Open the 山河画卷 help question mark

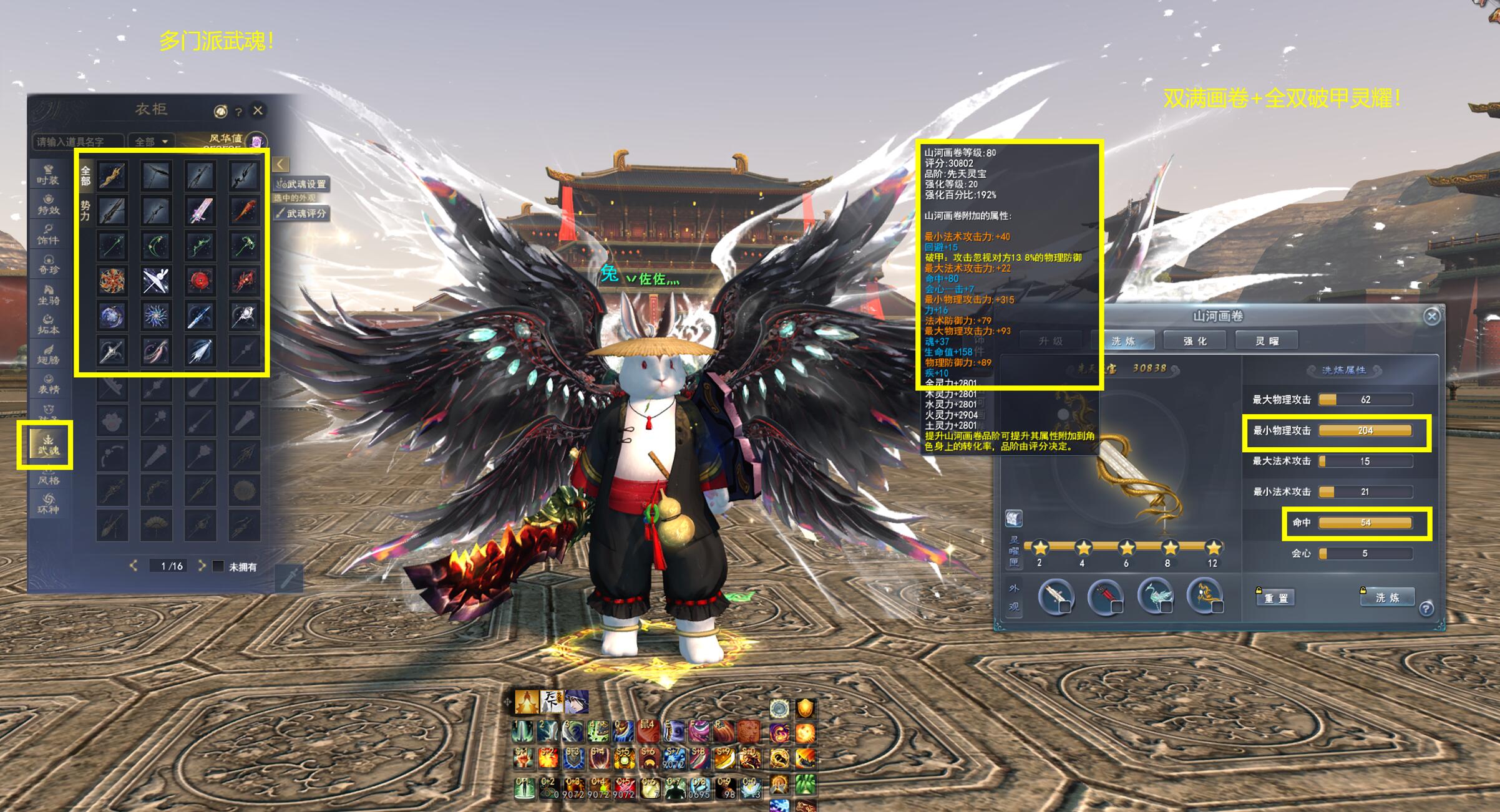pos(1426,609)
